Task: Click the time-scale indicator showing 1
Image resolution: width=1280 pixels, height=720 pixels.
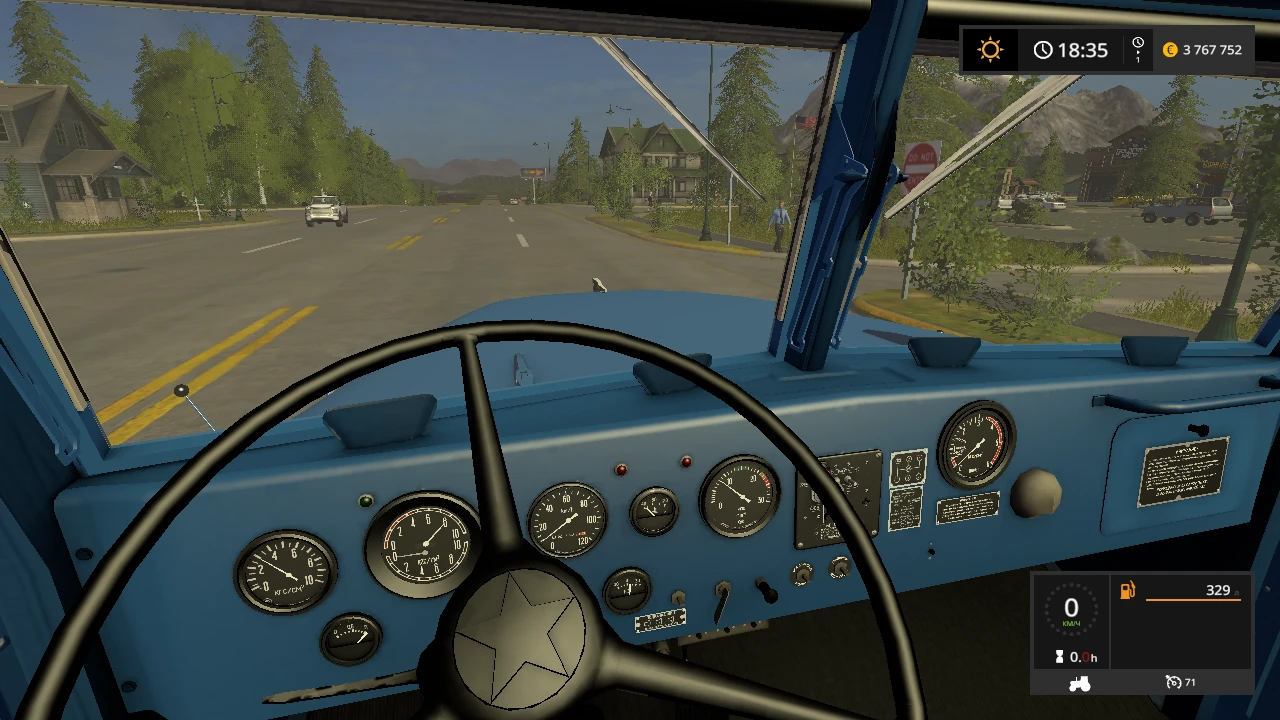Action: point(1136,49)
